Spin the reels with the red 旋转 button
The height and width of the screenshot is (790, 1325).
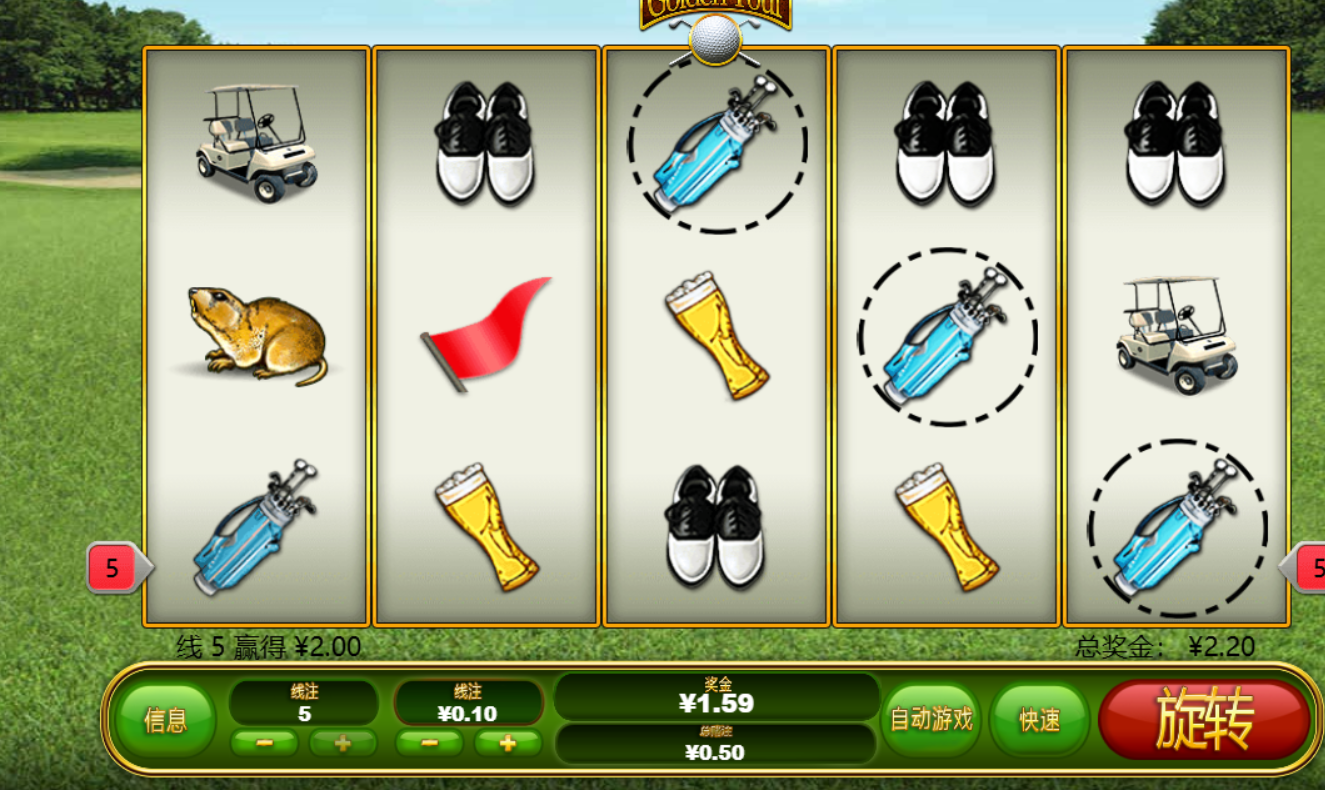1203,720
